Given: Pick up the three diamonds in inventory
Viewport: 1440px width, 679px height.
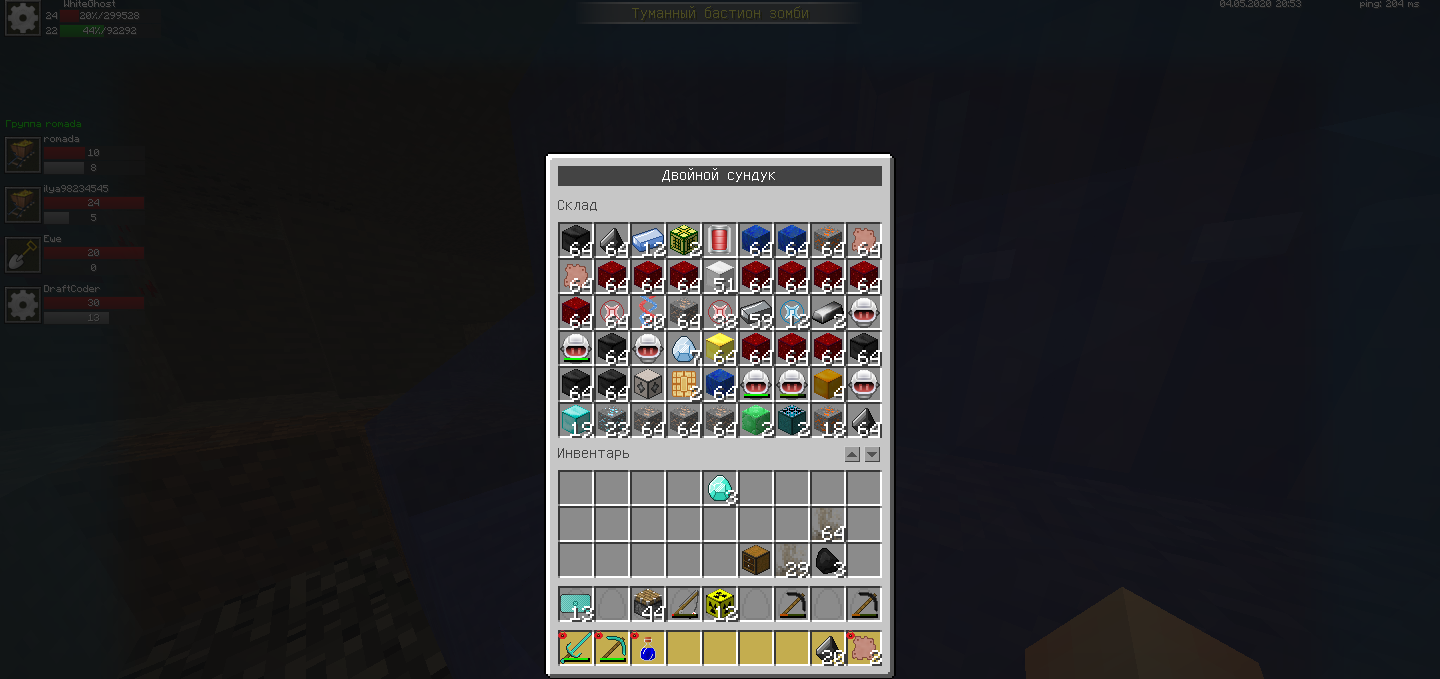Looking at the screenshot, I should [720, 488].
